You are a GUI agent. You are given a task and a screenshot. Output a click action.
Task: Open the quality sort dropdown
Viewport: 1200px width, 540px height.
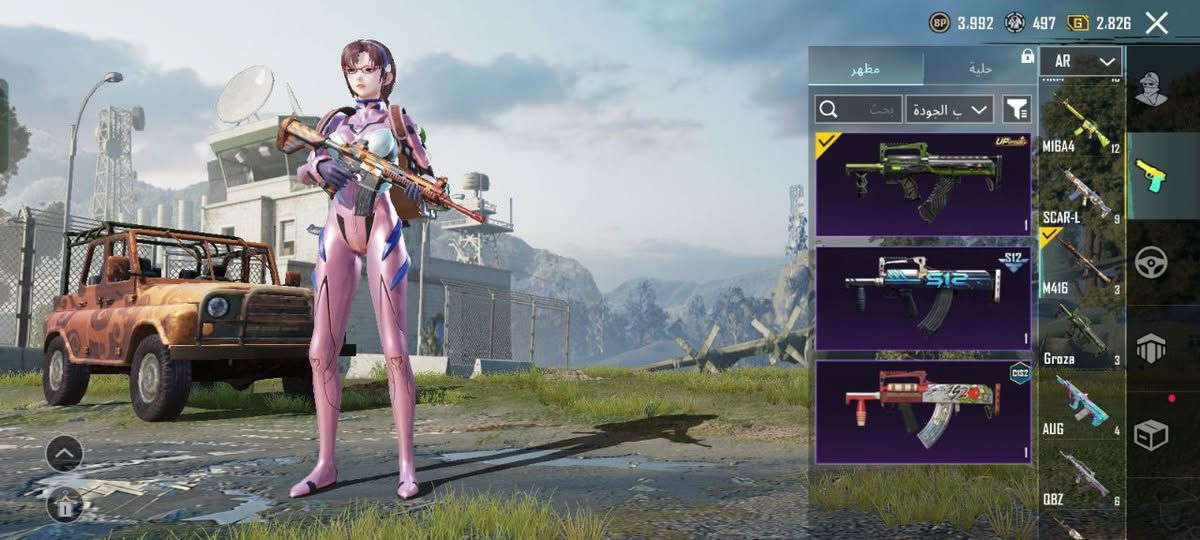(950, 109)
